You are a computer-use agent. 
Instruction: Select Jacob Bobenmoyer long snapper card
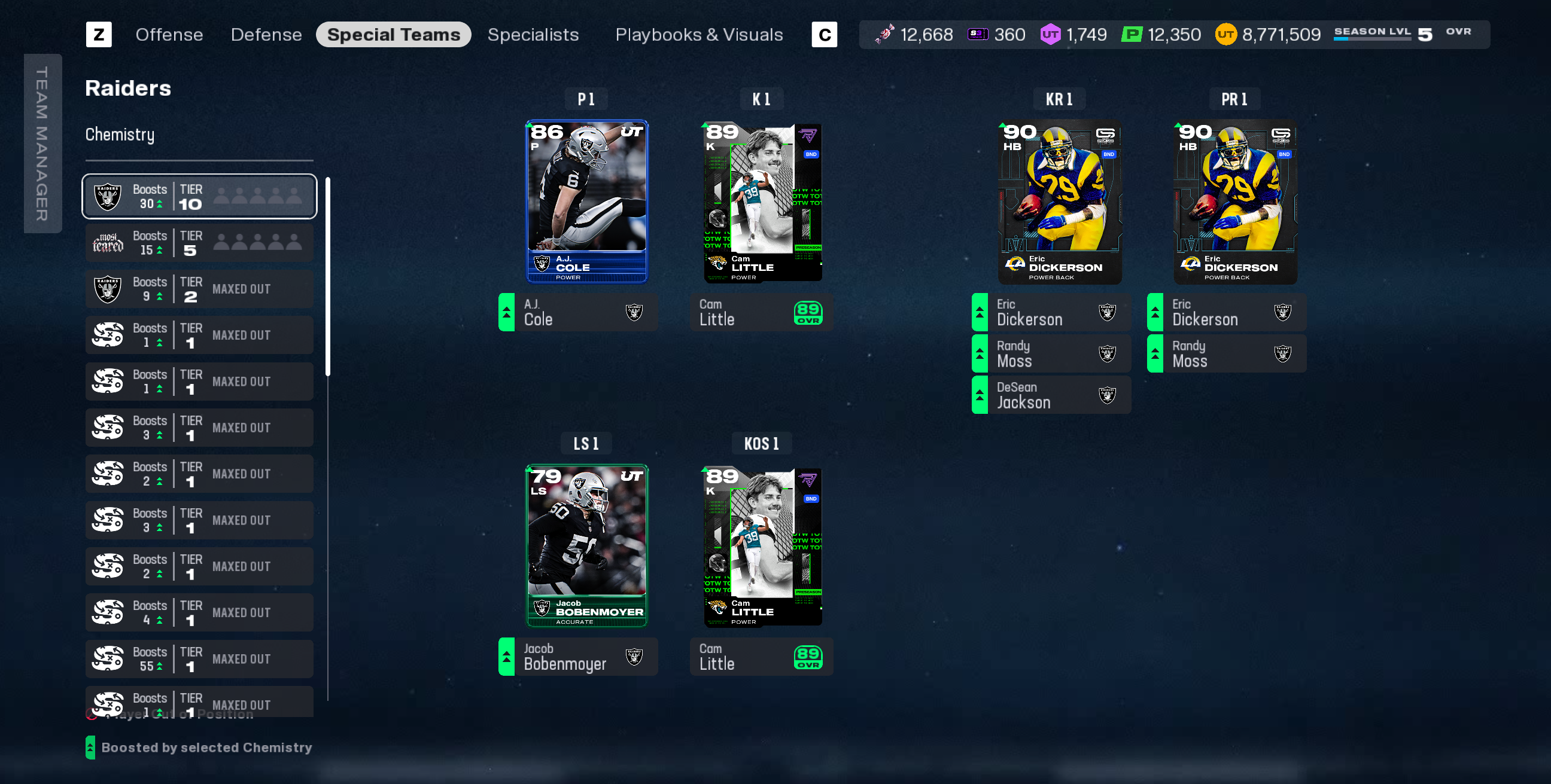[x=586, y=546]
